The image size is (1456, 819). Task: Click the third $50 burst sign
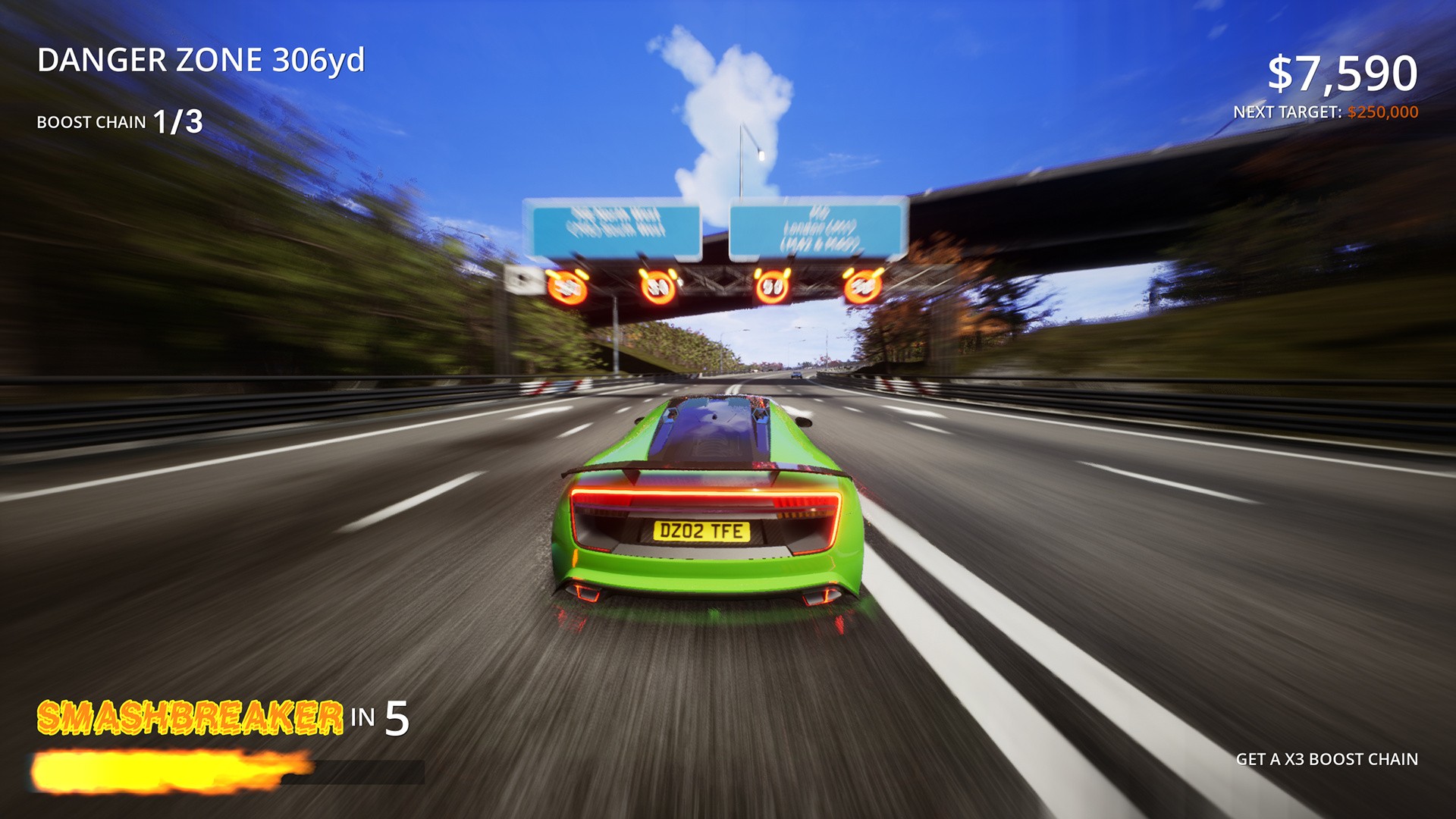(x=773, y=287)
